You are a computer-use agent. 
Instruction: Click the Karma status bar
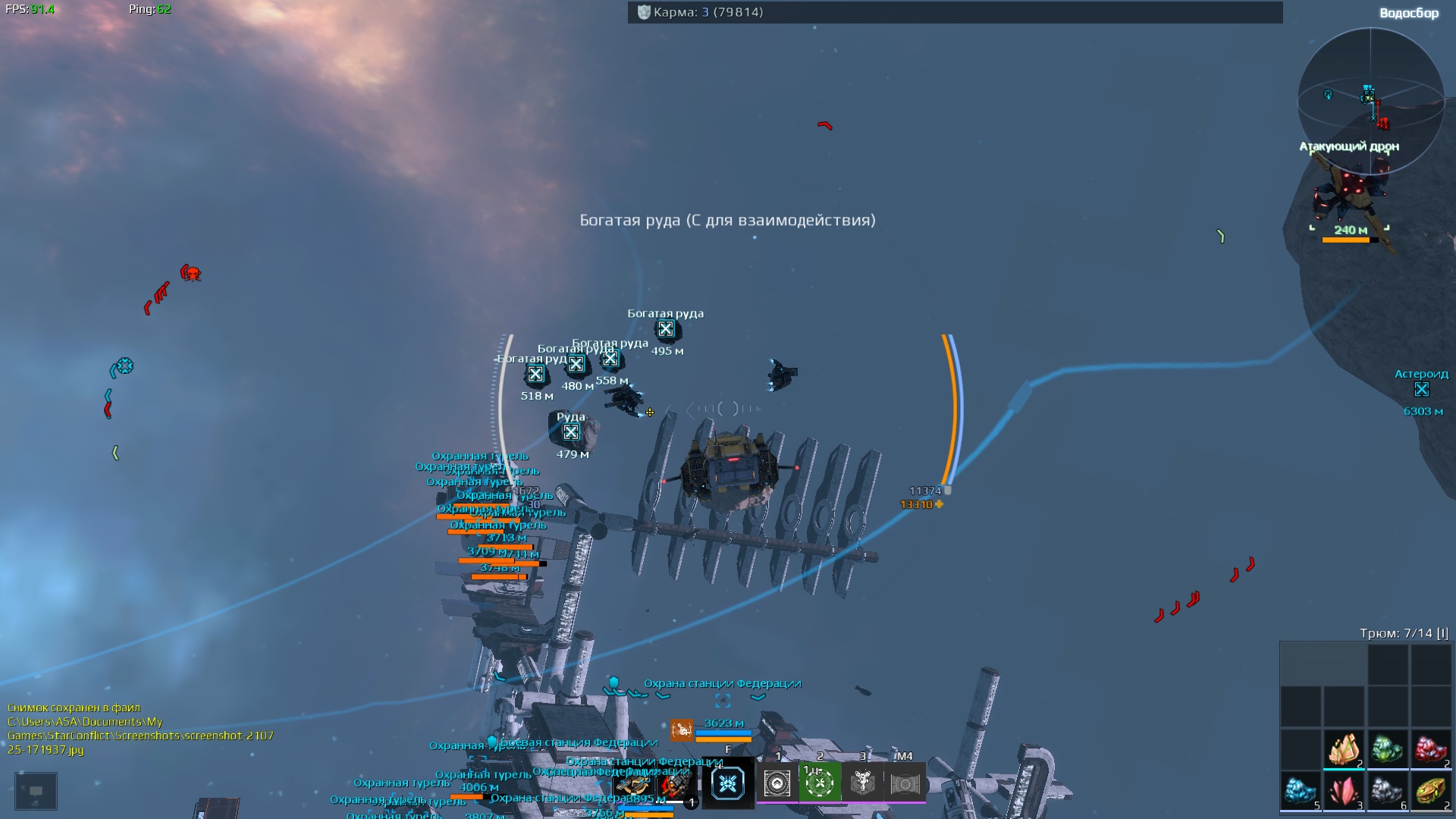pos(955,12)
